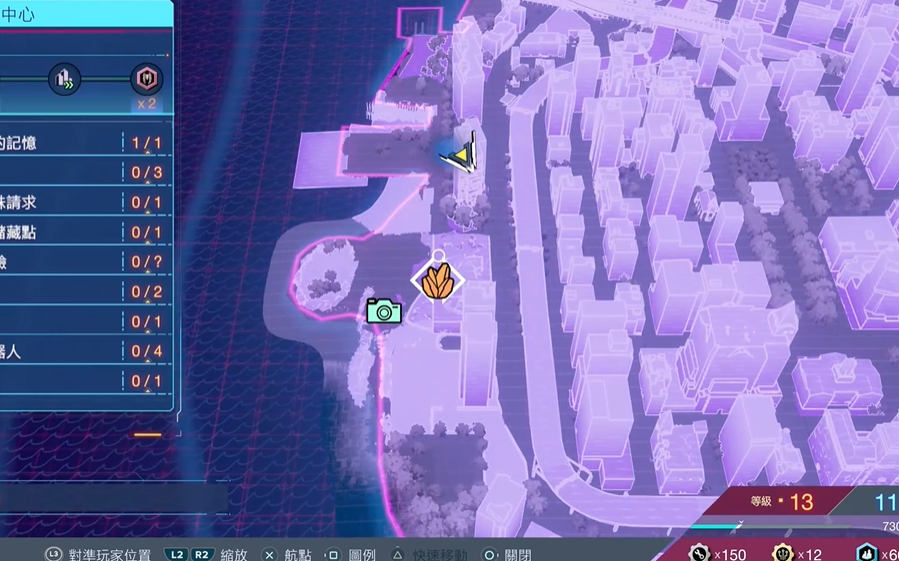The image size is (899, 561).
Task: Select the orange crystal map marker
Action: (x=438, y=282)
